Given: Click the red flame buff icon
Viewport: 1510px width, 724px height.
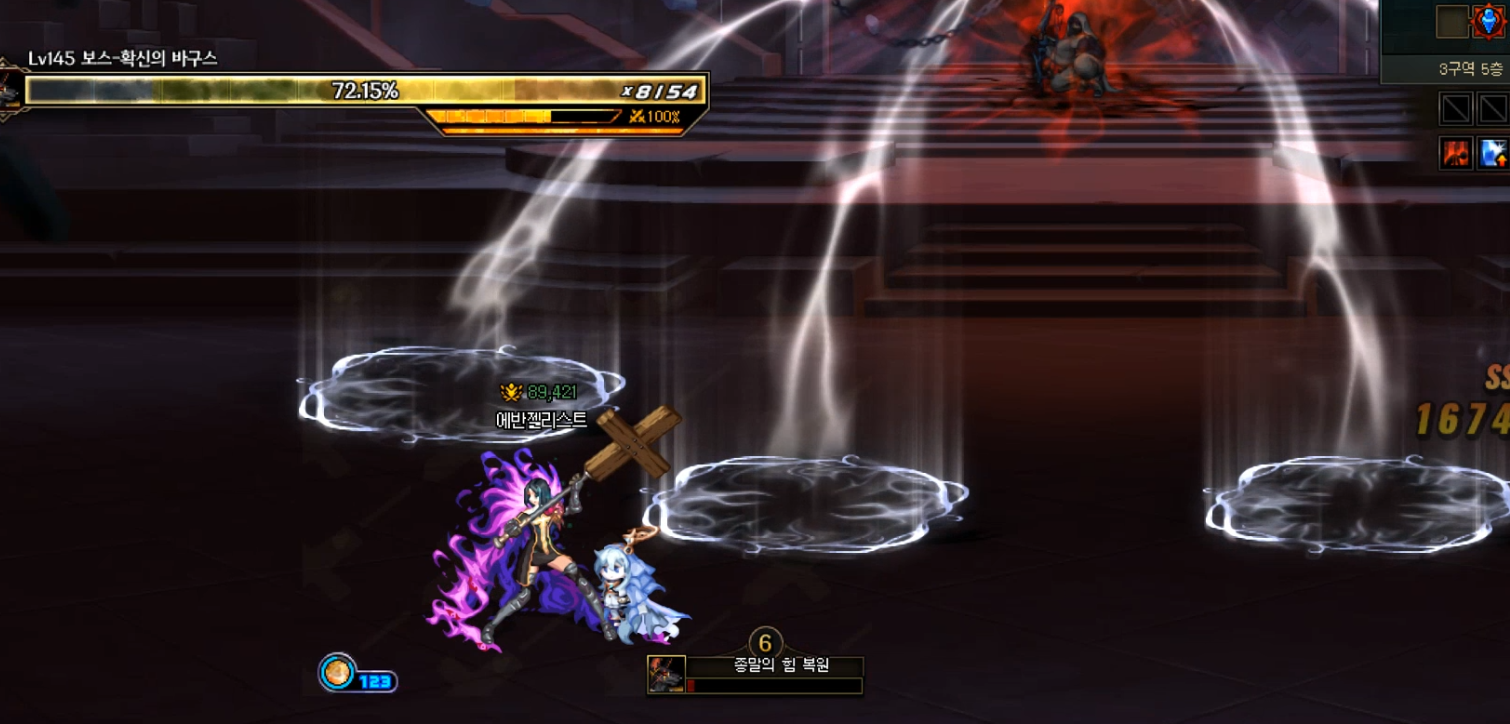Looking at the screenshot, I should tap(1455, 153).
